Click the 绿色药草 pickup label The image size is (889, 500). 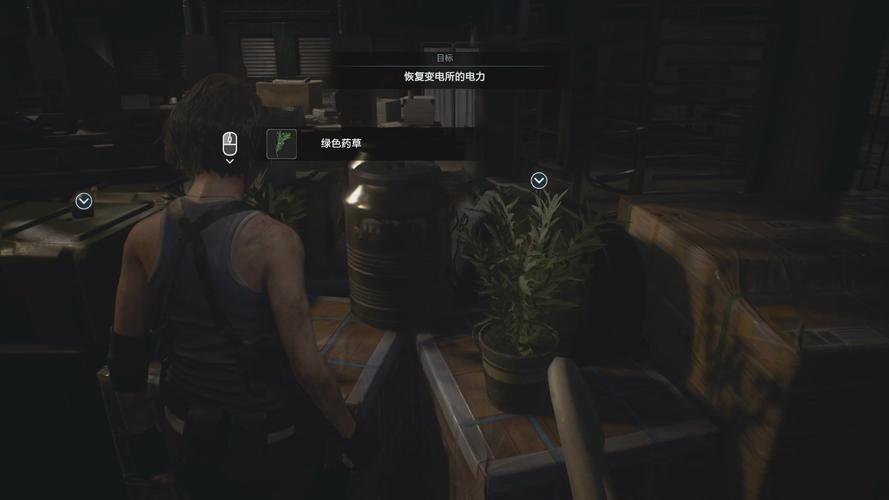(341, 144)
